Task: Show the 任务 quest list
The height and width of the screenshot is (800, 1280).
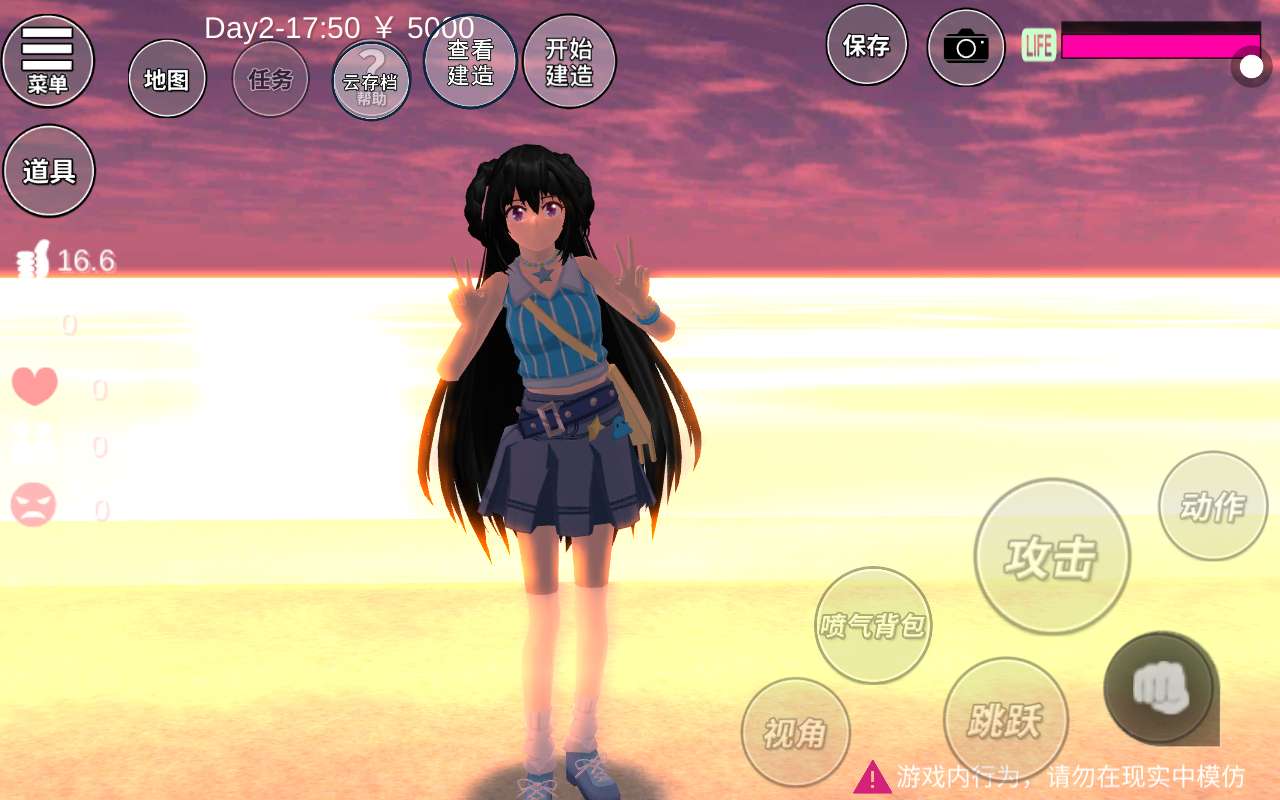Action: coord(270,79)
